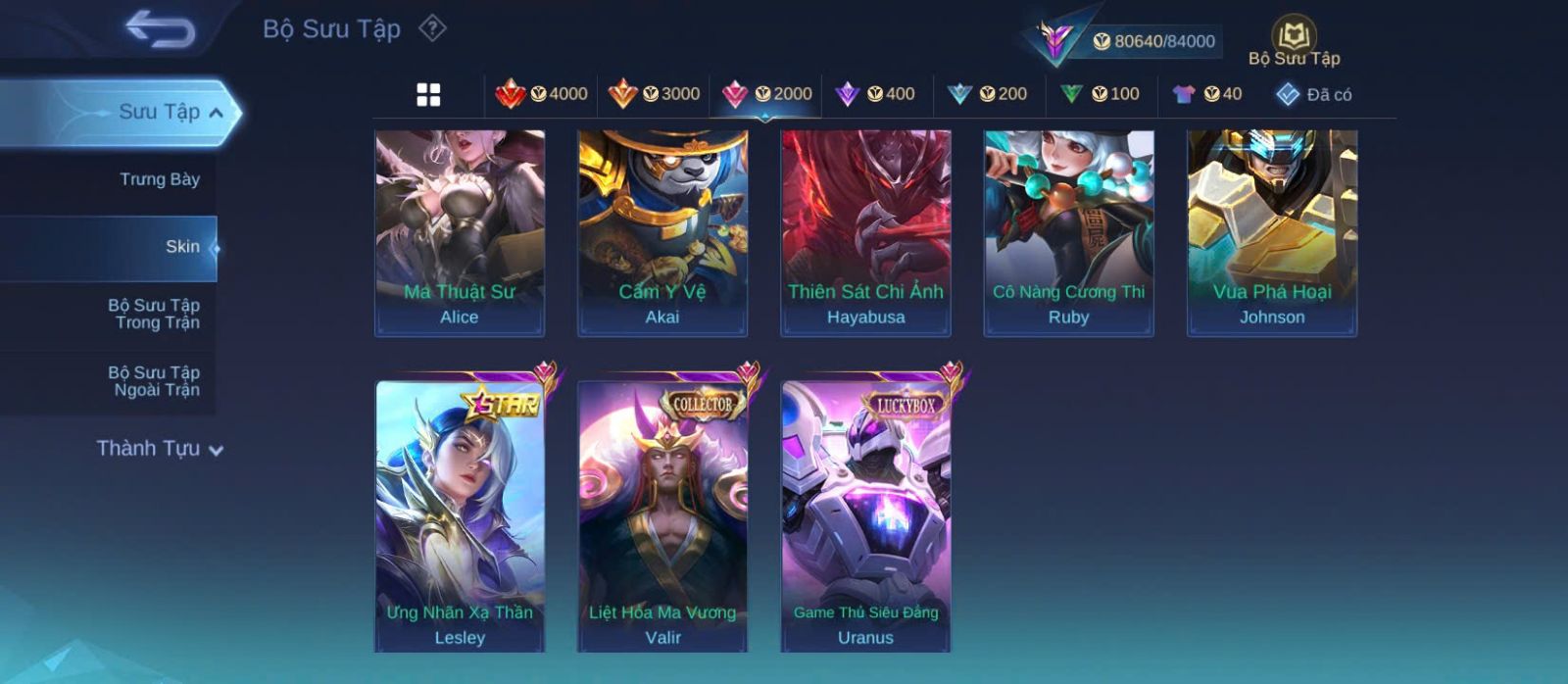1568x684 pixels.
Task: Select Uranus Game Thủ Siêu Đẳng skin
Action: click(x=865, y=516)
